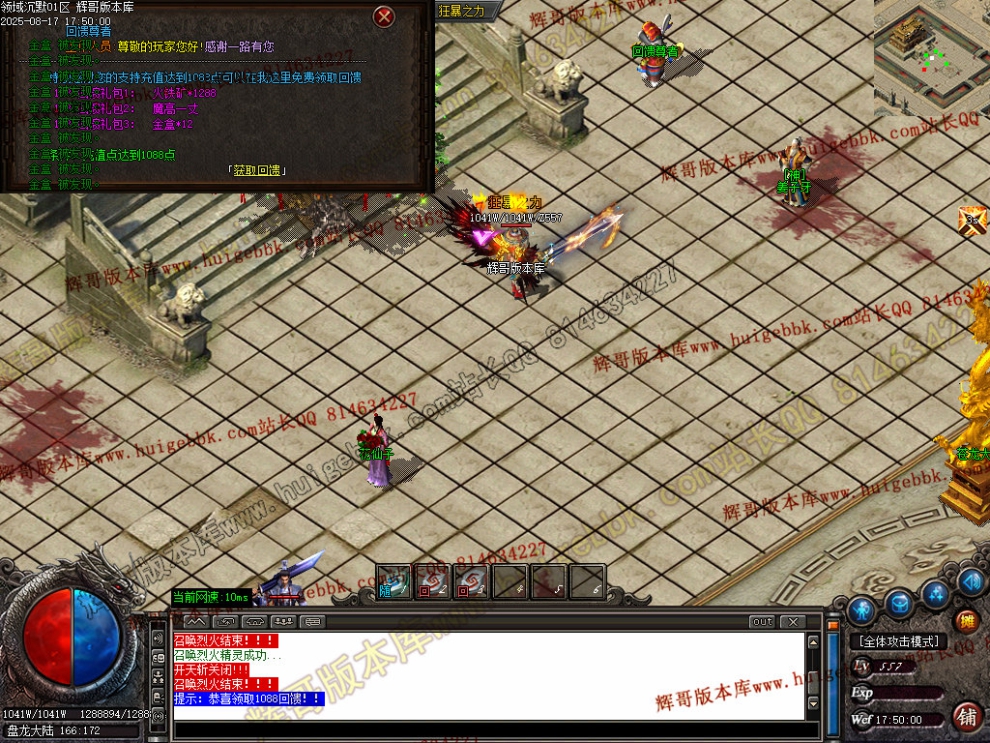Close the chat window with X

tap(792, 622)
